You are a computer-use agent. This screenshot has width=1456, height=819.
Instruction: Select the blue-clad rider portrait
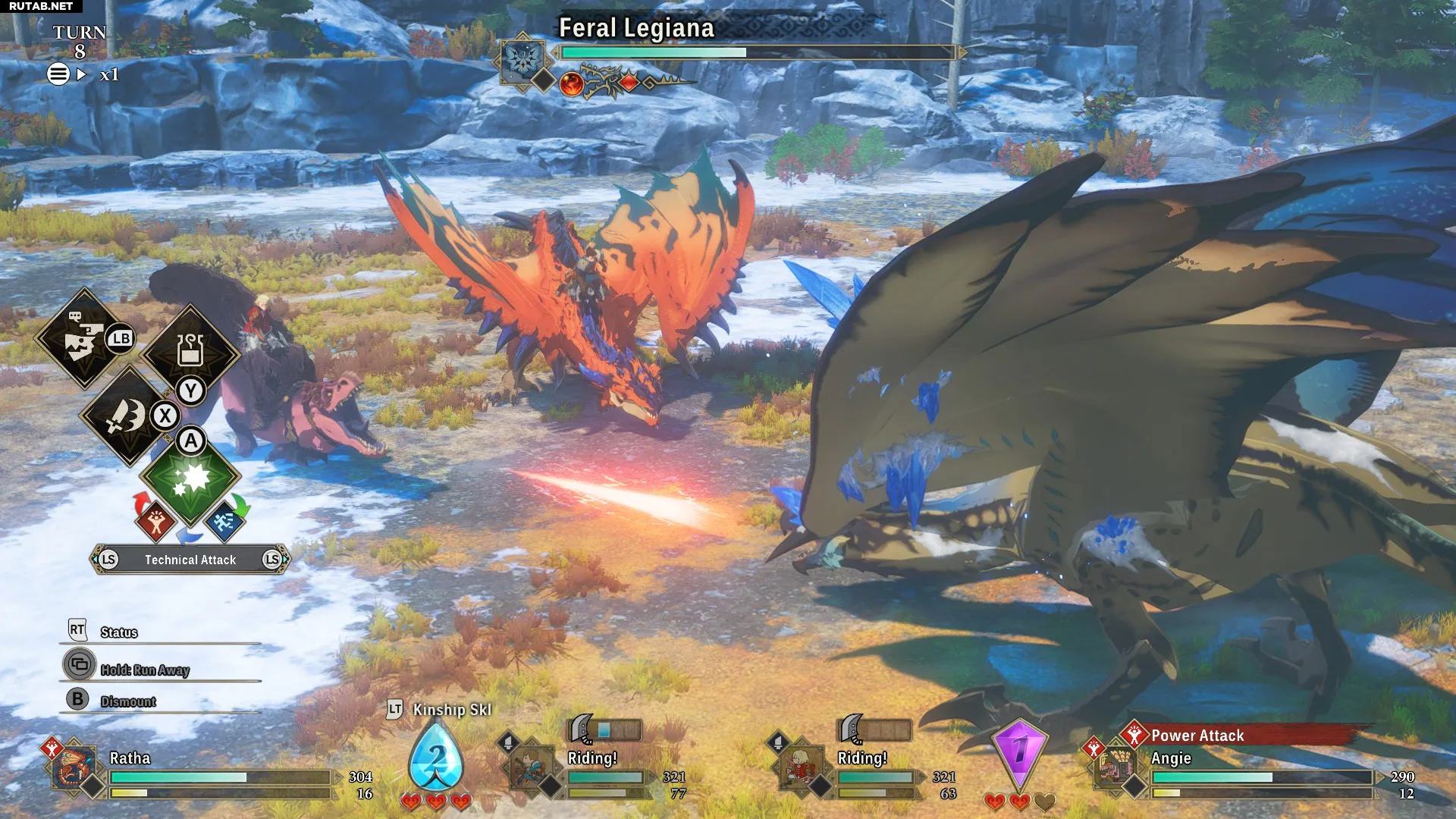[x=530, y=769]
